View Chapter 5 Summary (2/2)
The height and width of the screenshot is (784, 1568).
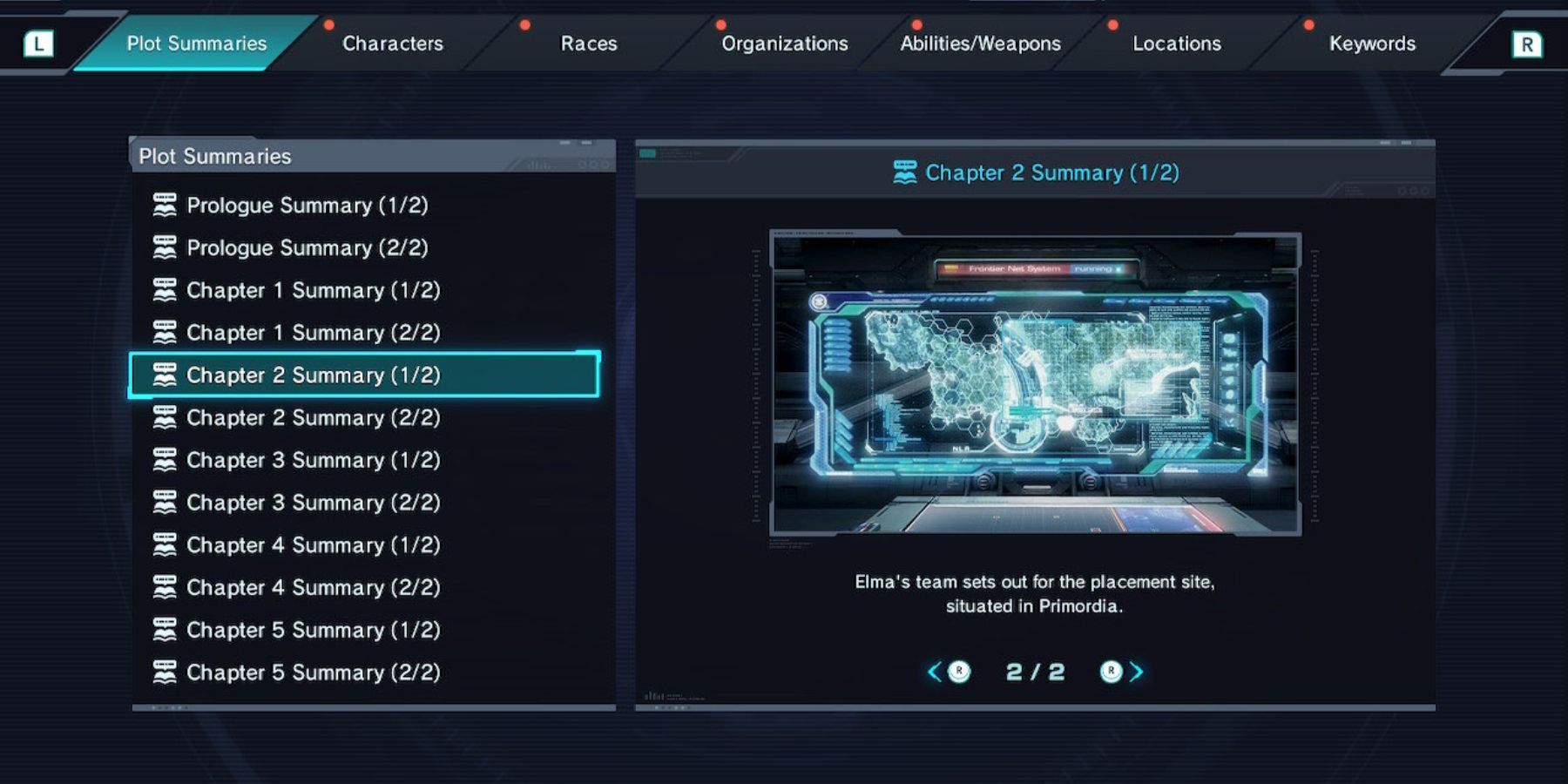tap(313, 672)
